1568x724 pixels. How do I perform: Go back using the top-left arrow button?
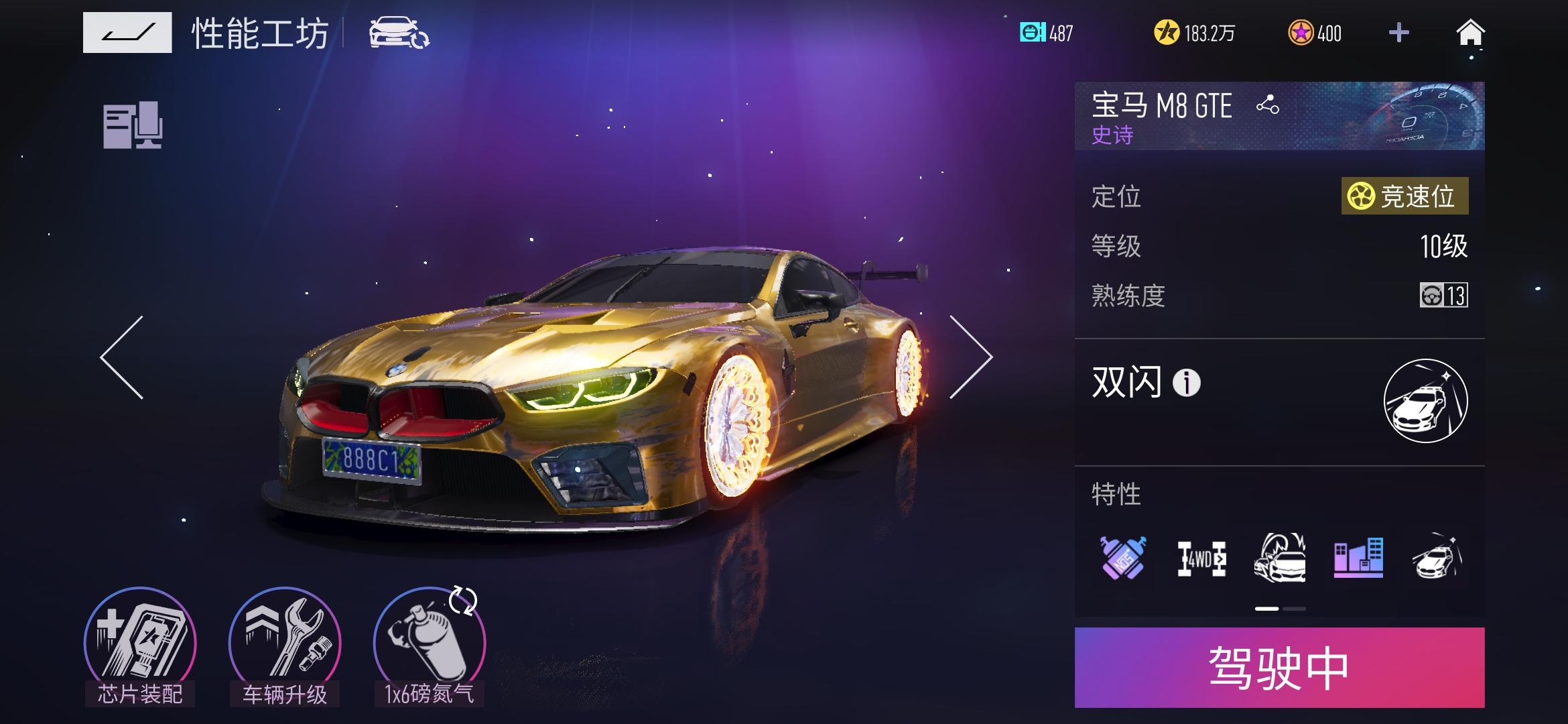tap(127, 32)
